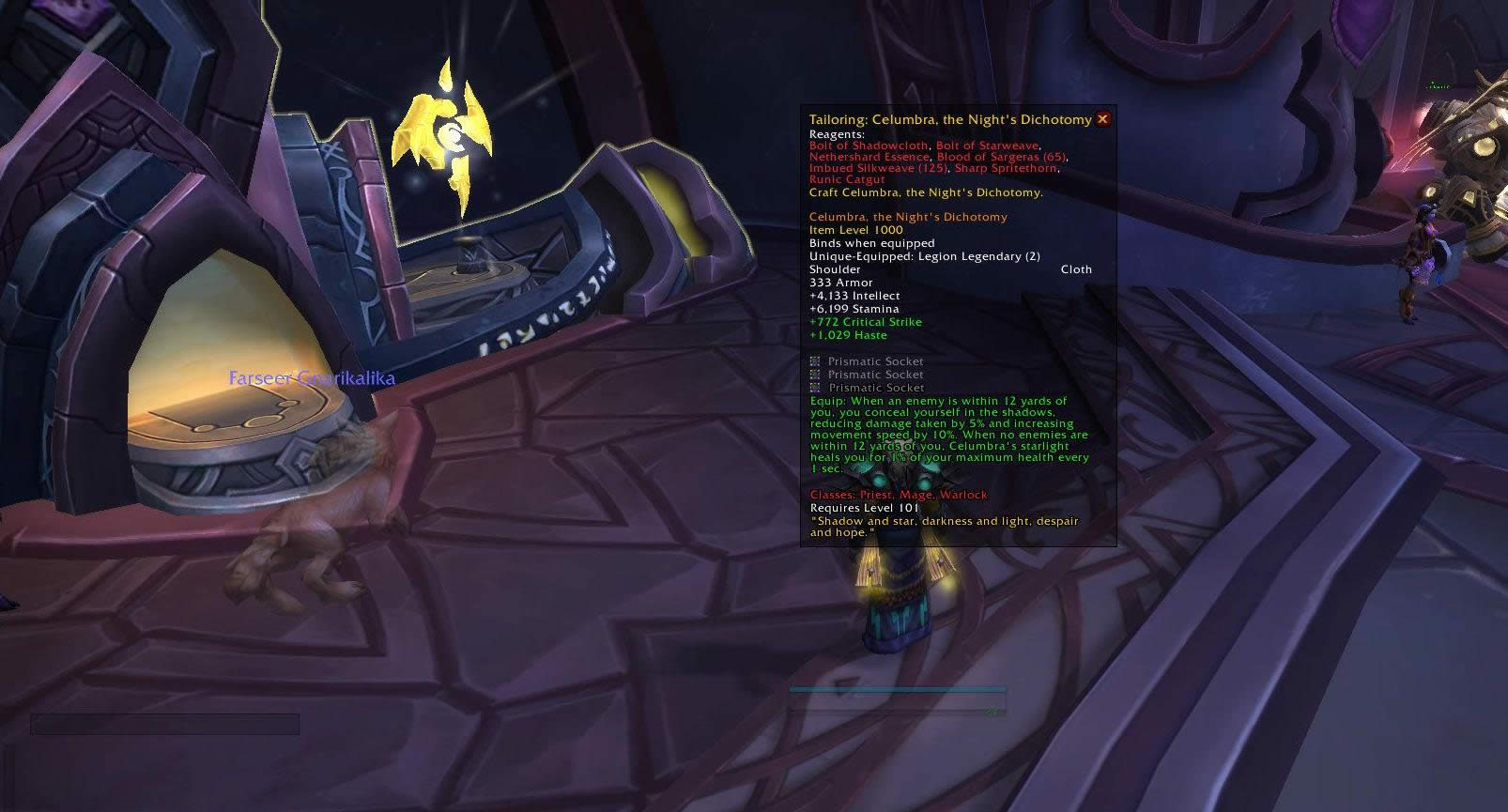Viewport: 1508px width, 812px height.
Task: Click the middle Prismatic Socket icon
Action: pyautogui.click(x=815, y=374)
